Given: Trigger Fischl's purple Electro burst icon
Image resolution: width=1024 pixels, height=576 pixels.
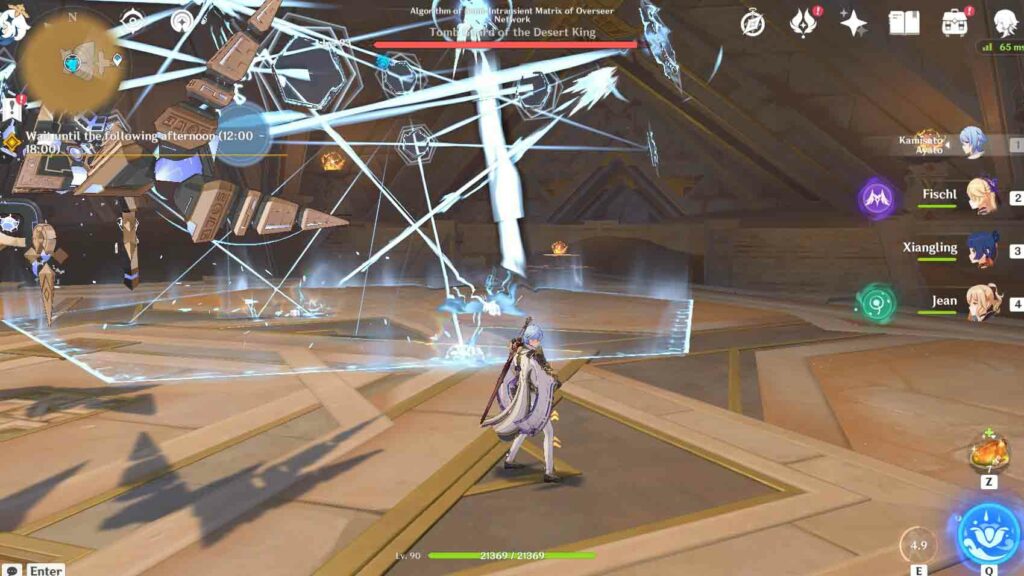Looking at the screenshot, I should click(x=877, y=198).
